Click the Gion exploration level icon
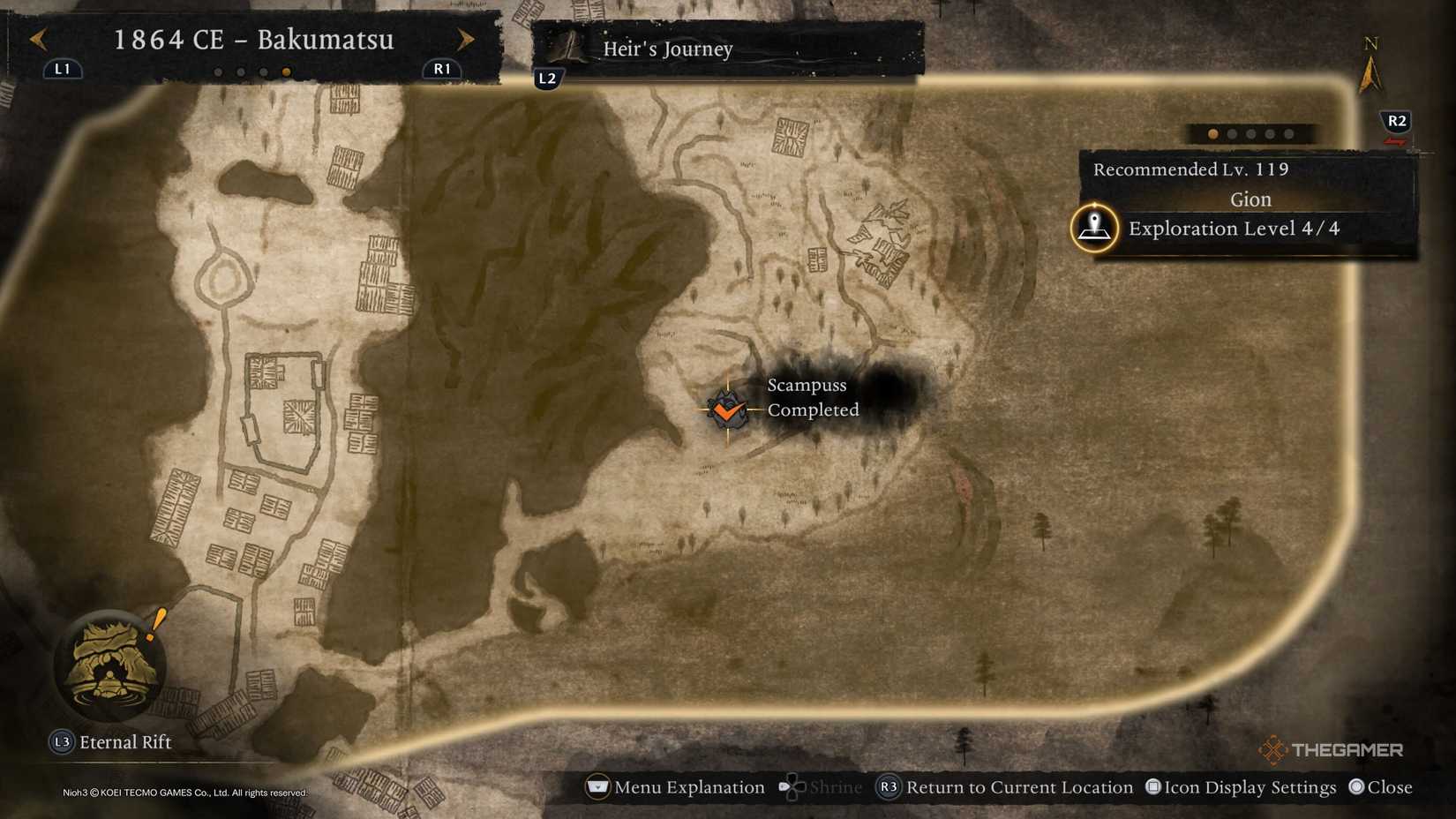This screenshot has width=1456, height=819. pos(1094,228)
